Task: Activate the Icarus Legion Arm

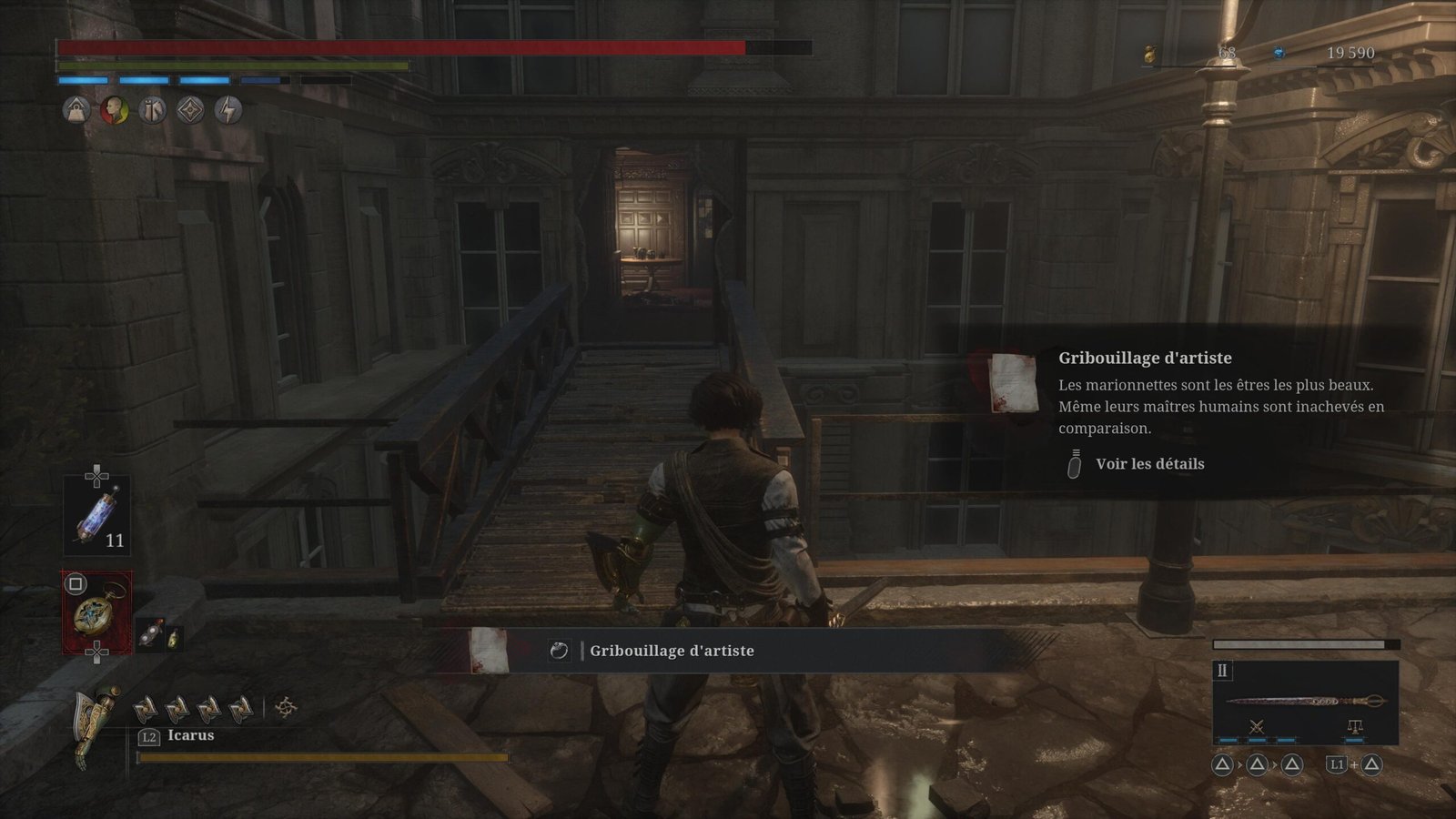Action: [96, 725]
